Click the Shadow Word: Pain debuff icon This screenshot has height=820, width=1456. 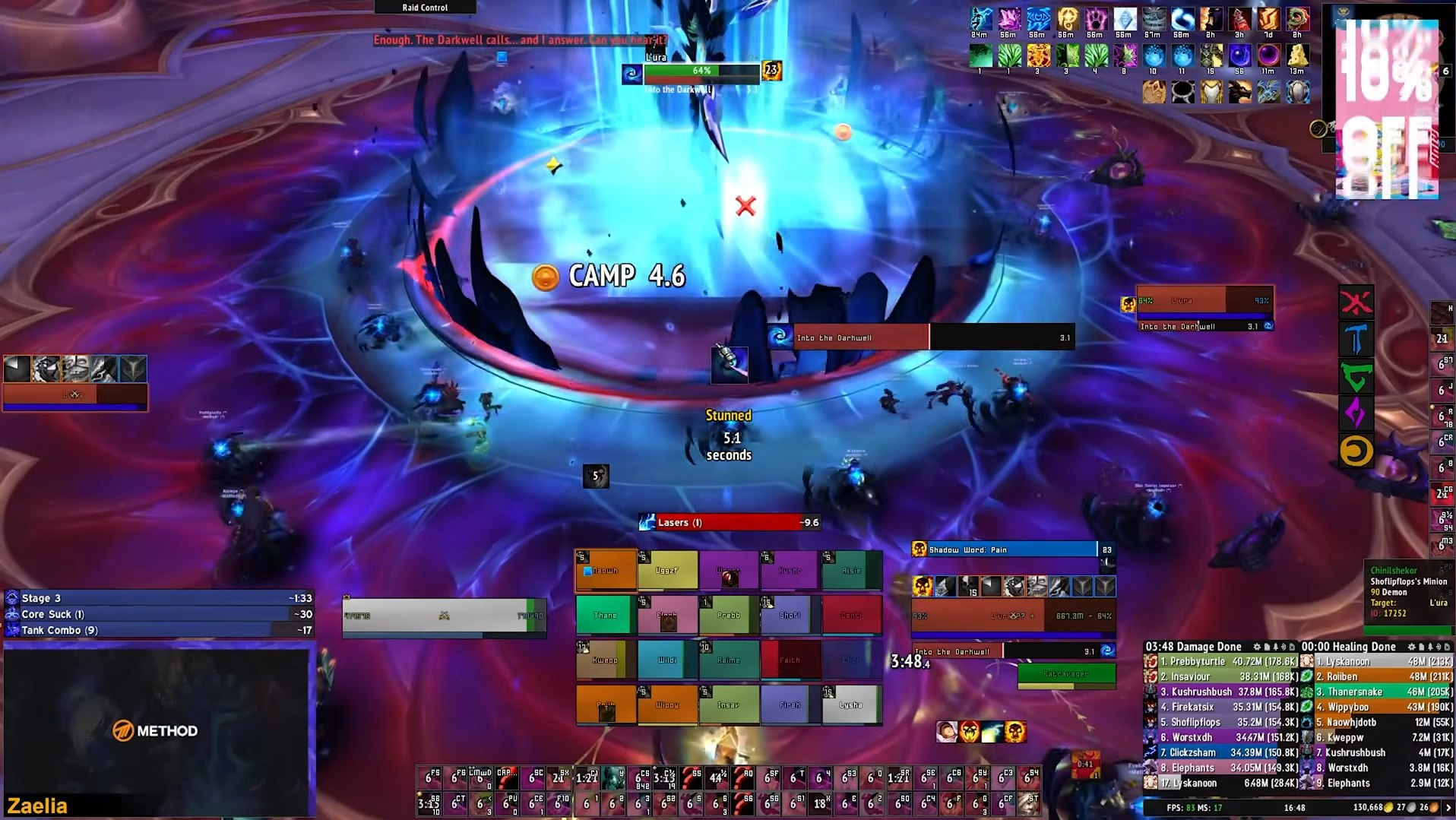[919, 549]
